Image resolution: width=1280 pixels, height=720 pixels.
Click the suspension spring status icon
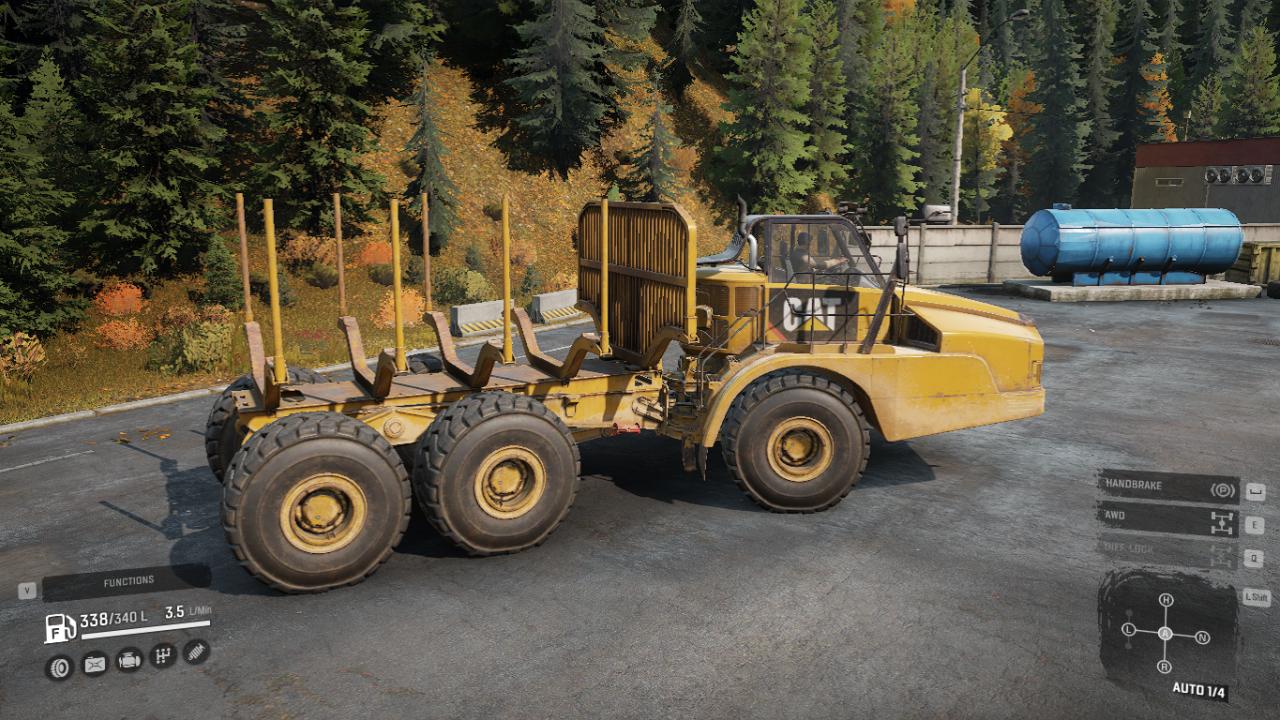pos(196,652)
